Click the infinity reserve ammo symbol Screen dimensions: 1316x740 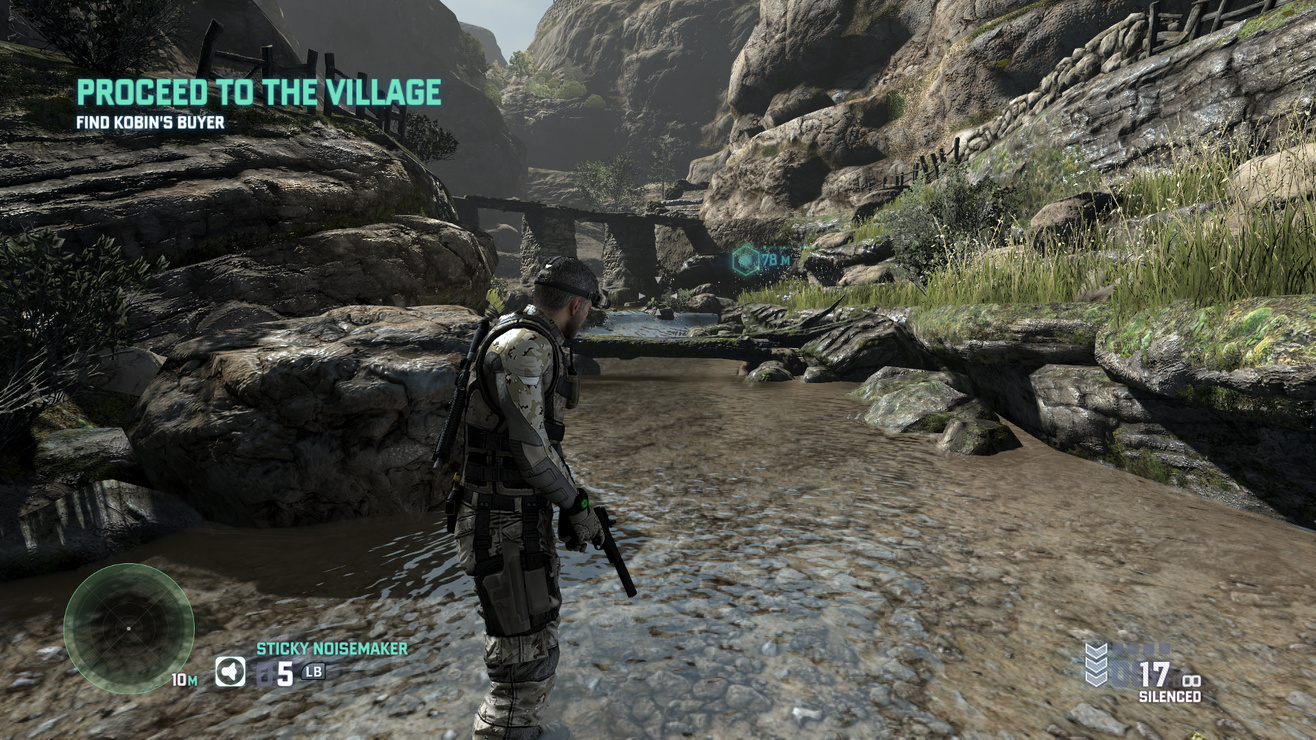(x=1191, y=679)
